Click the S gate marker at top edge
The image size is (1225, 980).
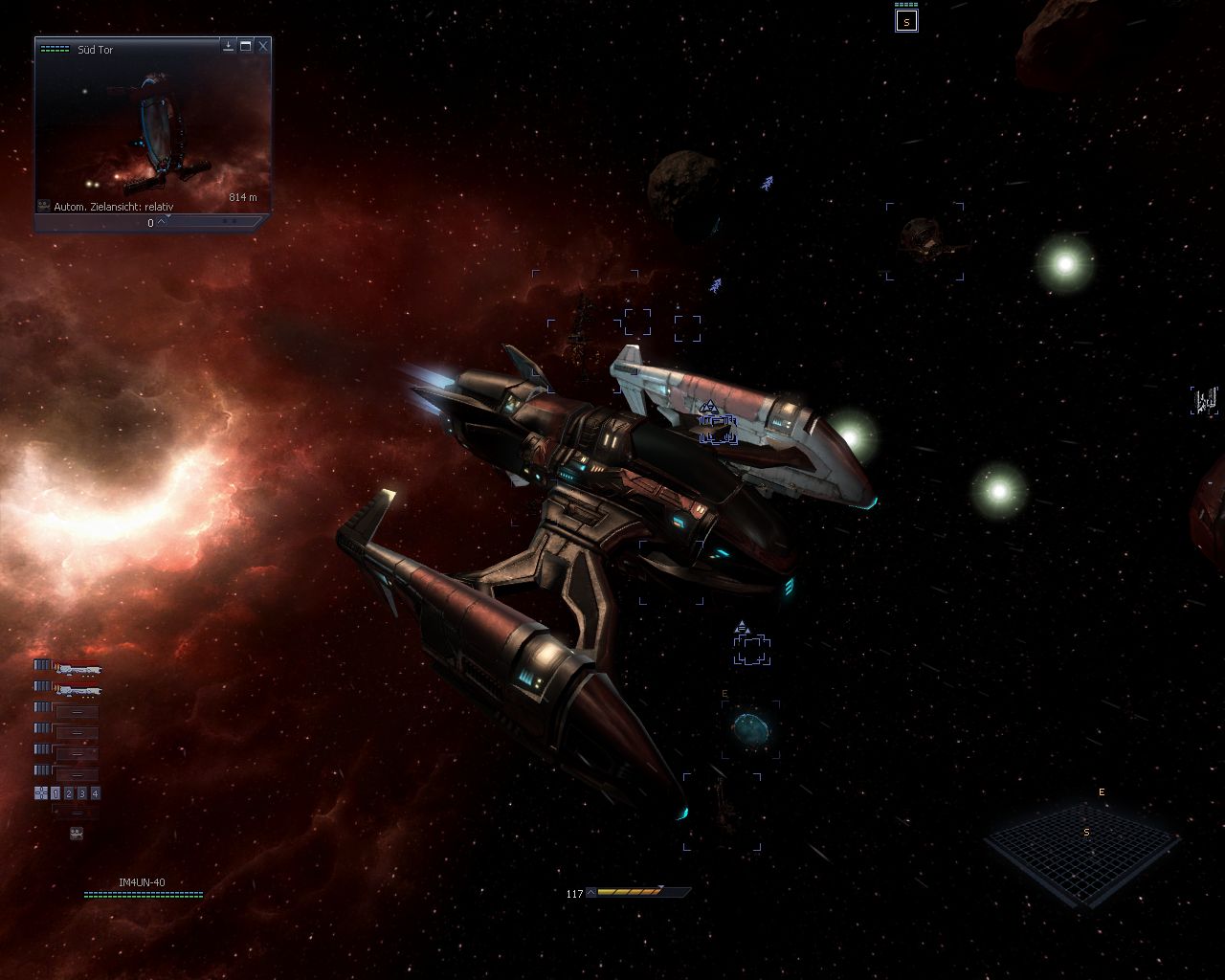pyautogui.click(x=905, y=21)
